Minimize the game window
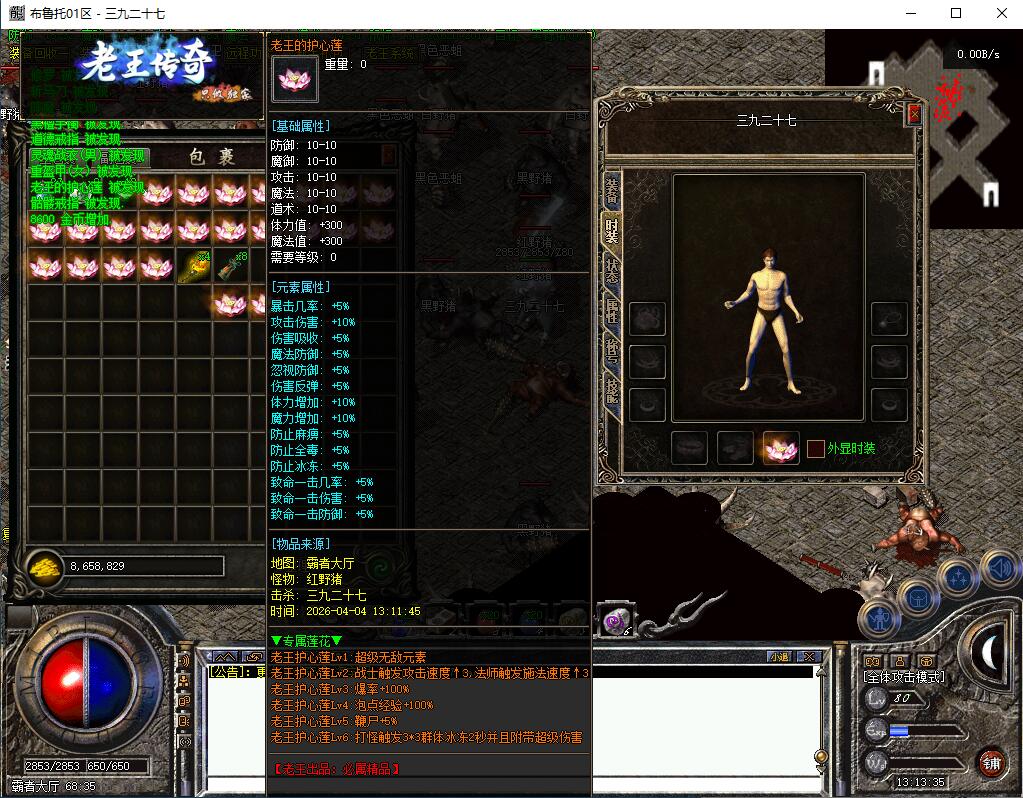 (x=910, y=13)
